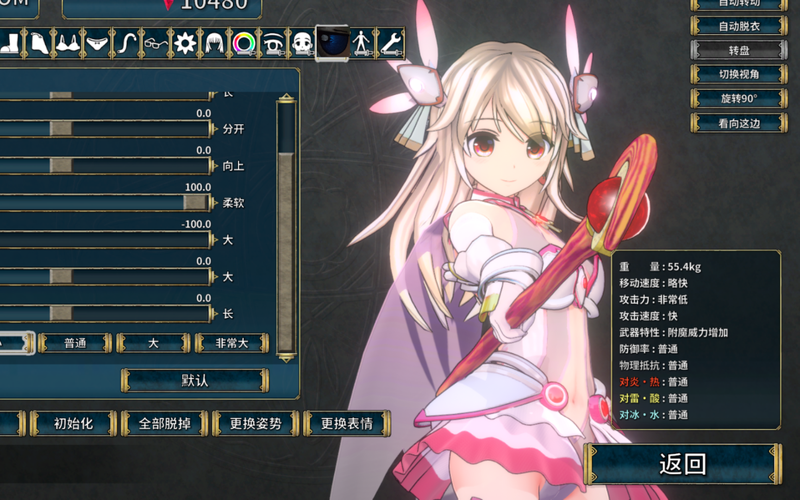Select the 非常大 size preset
The height and width of the screenshot is (500, 800).
pos(231,343)
